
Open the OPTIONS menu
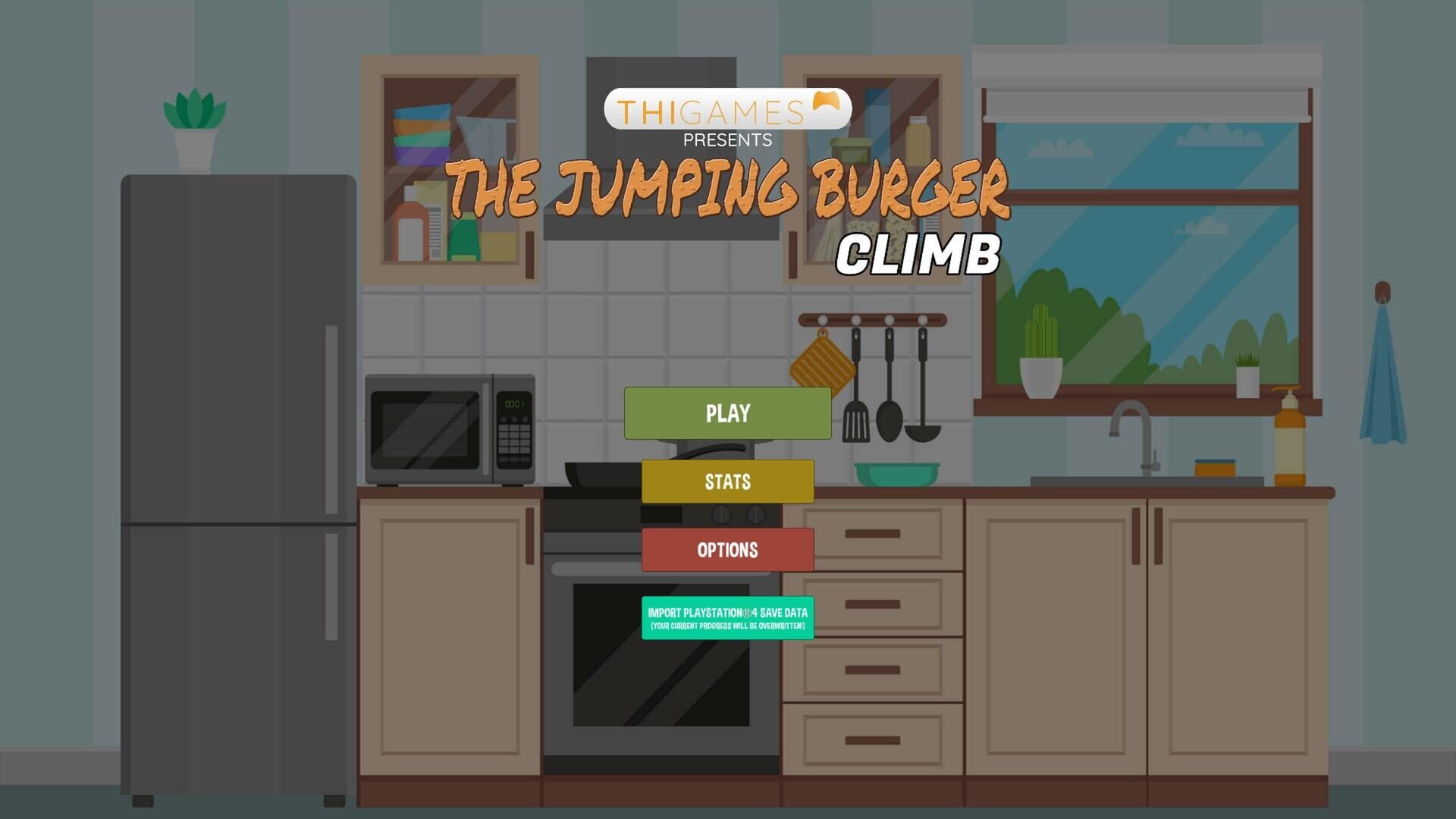tap(727, 549)
